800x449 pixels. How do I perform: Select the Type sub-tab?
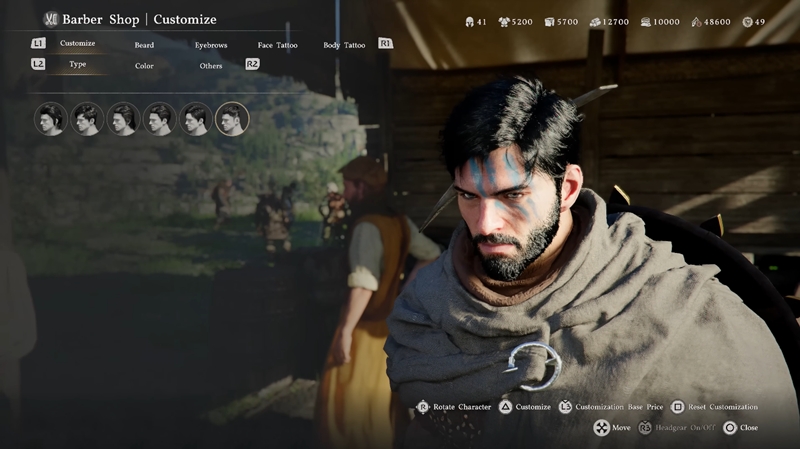[77, 65]
